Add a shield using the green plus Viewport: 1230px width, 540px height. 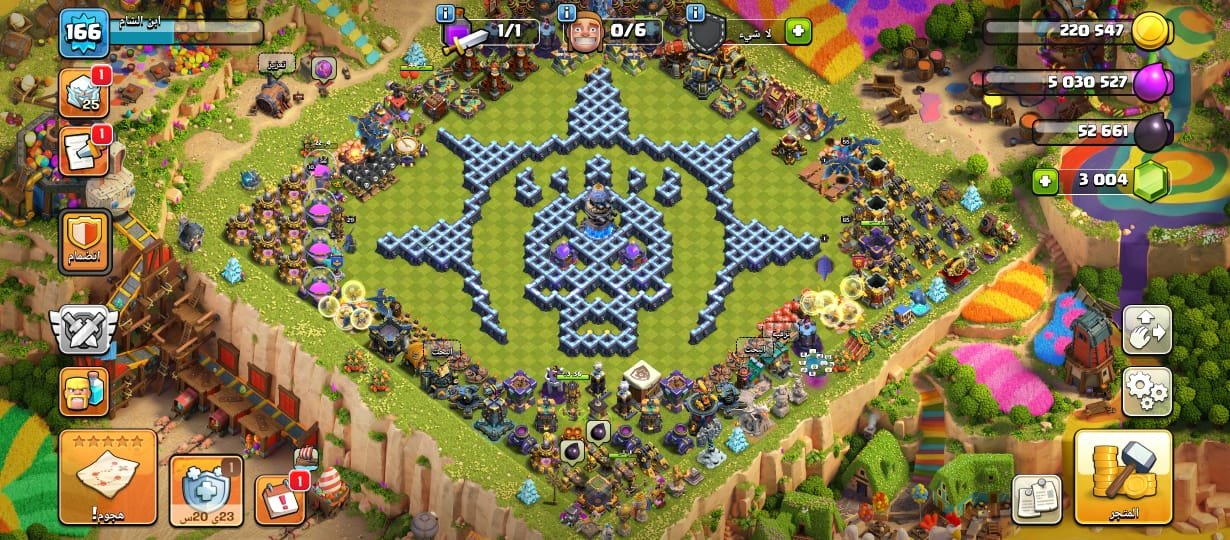coord(798,31)
